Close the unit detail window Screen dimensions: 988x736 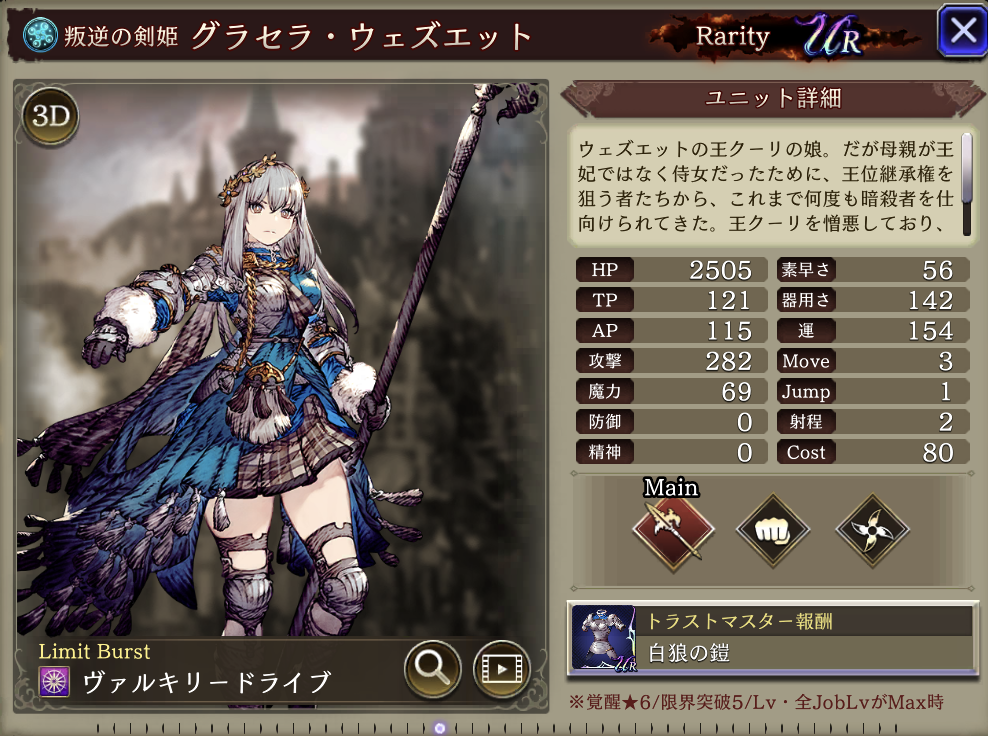(962, 31)
